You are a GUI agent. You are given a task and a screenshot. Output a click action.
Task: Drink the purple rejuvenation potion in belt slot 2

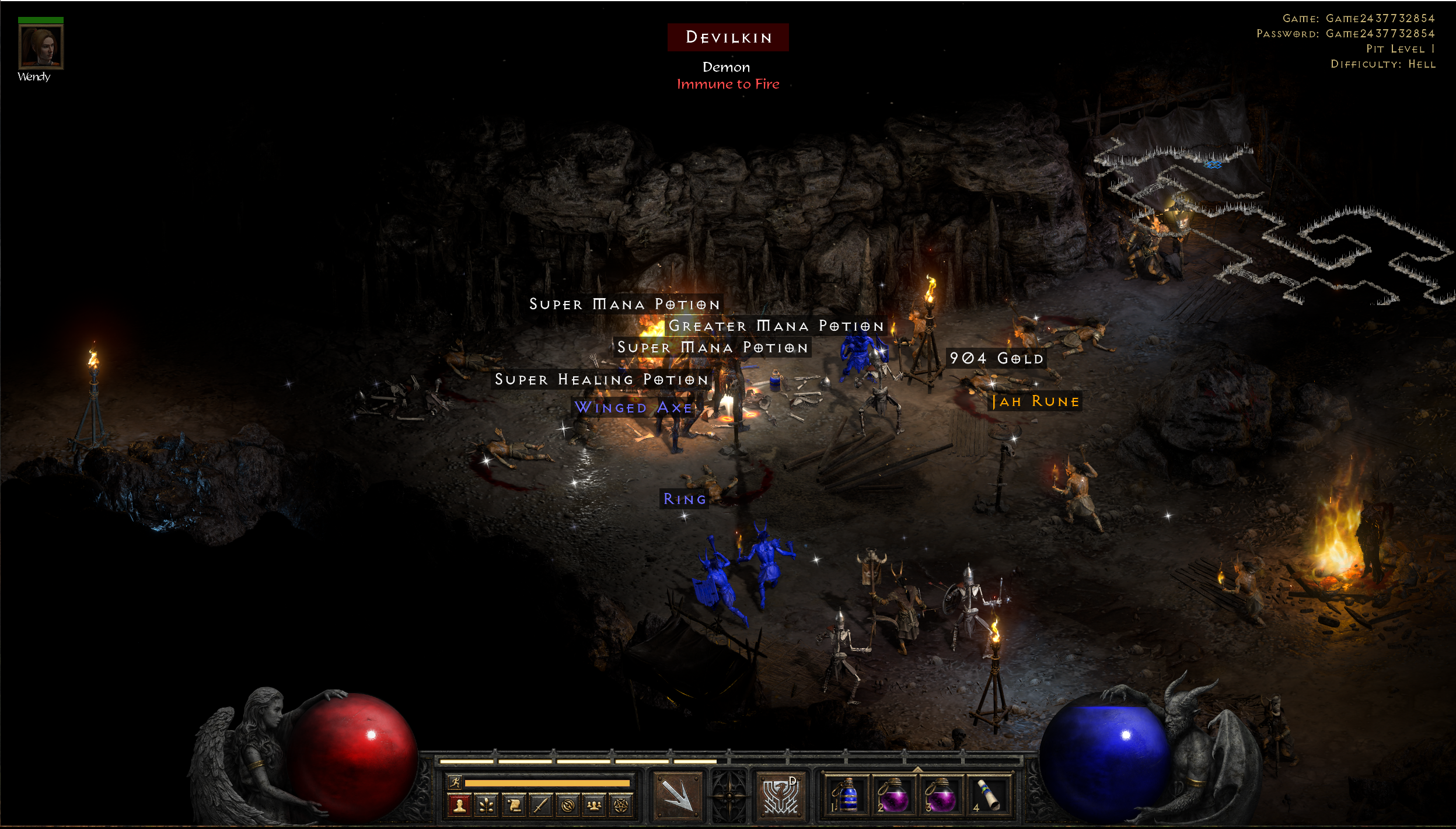[893, 796]
